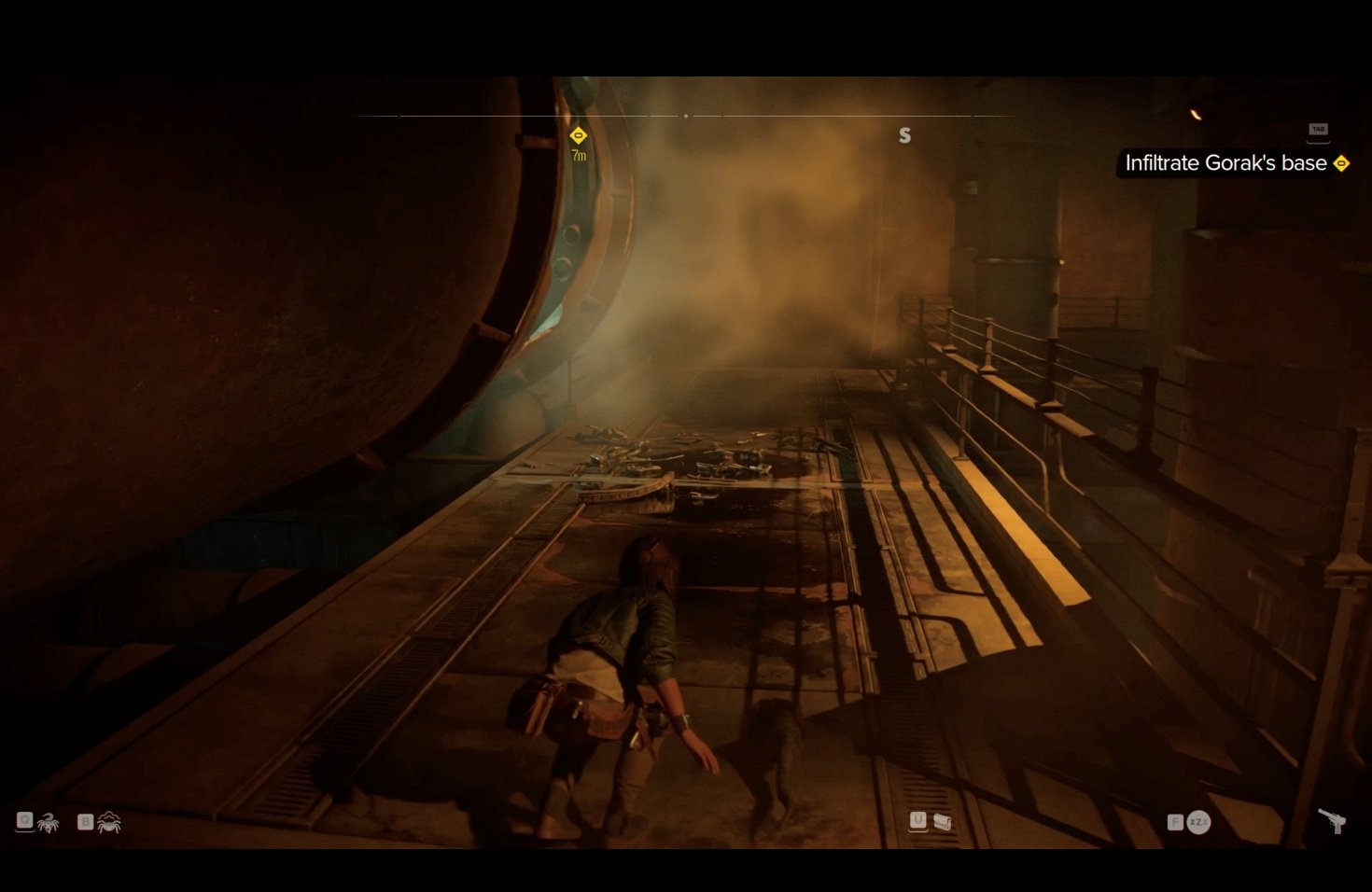The image size is (1372, 892).
Task: Activate the scorpion-shaped companion ability icon
Action: click(48, 823)
